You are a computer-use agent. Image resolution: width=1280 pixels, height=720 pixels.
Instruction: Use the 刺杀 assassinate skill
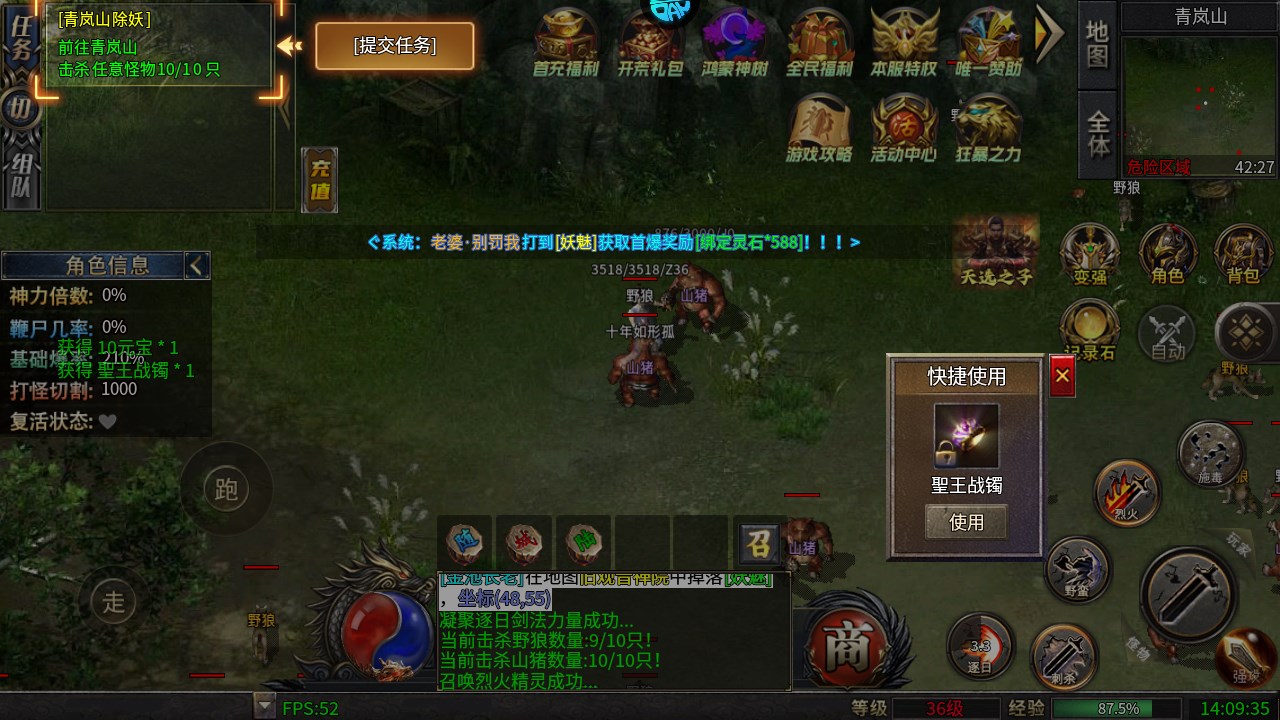(x=1063, y=655)
